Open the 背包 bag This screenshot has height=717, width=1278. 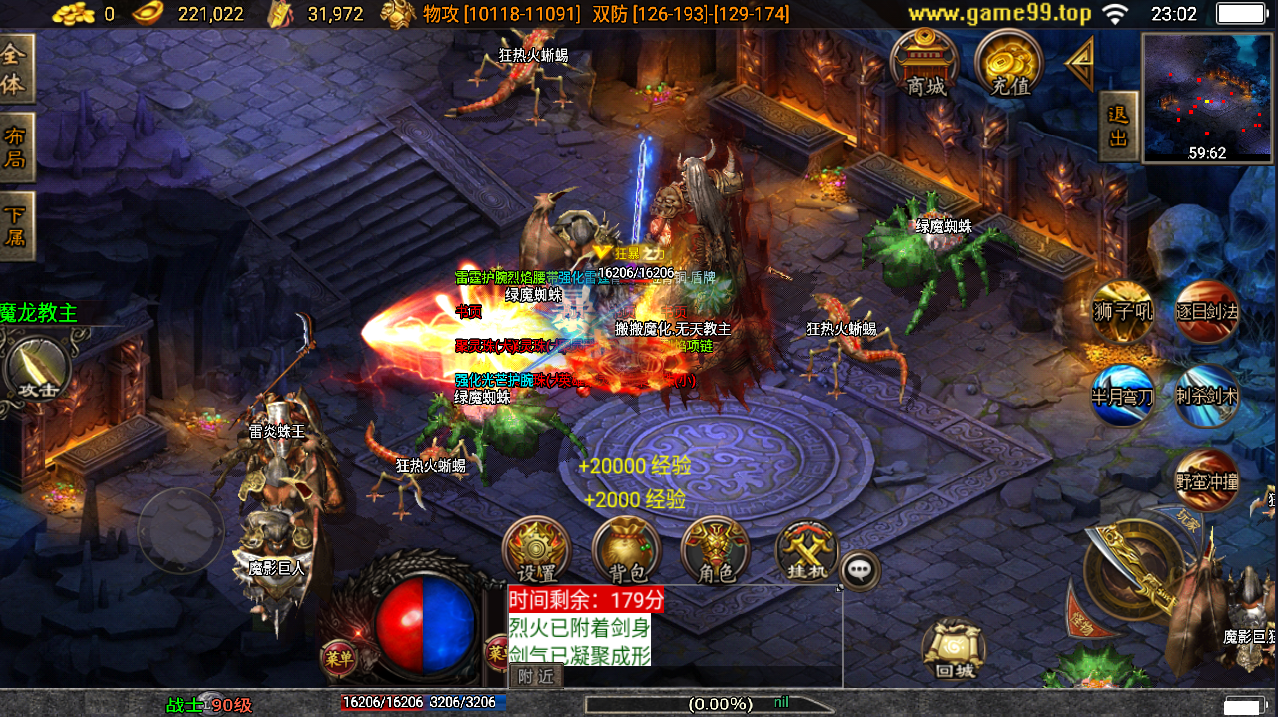pos(626,551)
